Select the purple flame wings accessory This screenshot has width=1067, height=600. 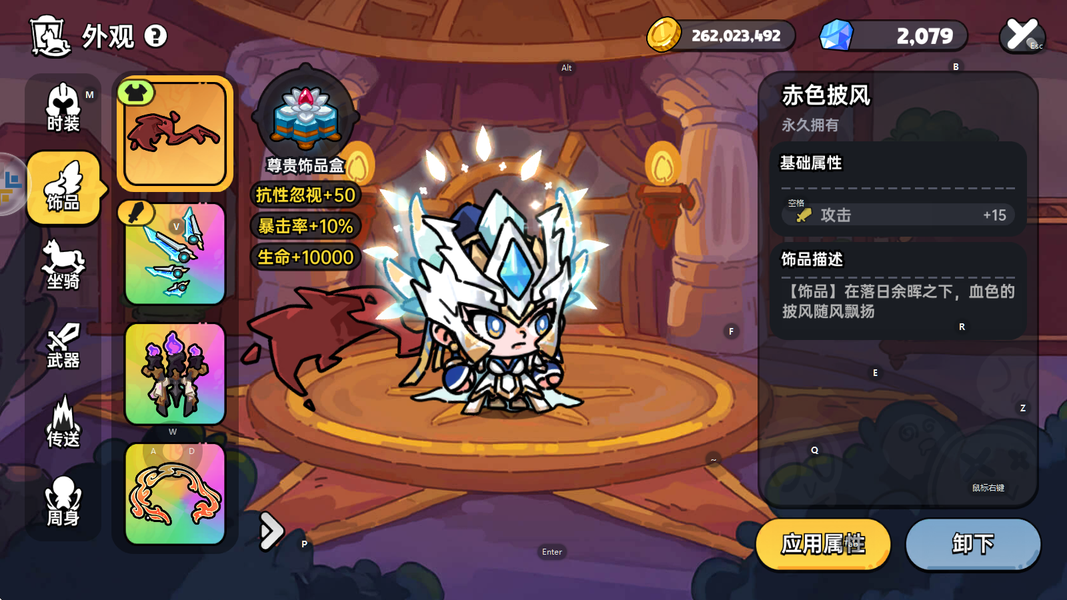[175, 374]
